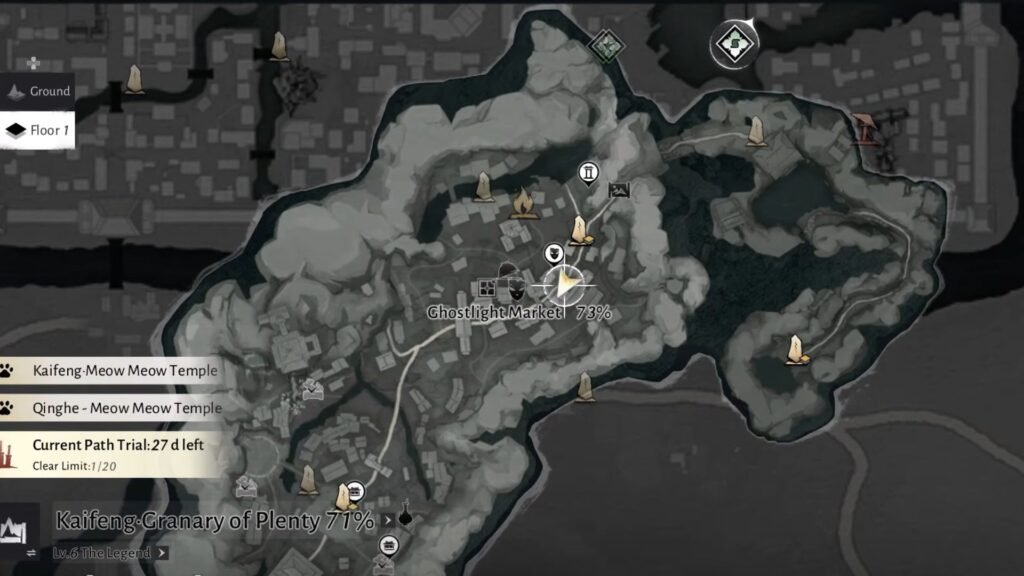Screen dimensions: 1024x576
Task: Click the four-square grid icon near Ghostlight Market
Action: pos(487,288)
